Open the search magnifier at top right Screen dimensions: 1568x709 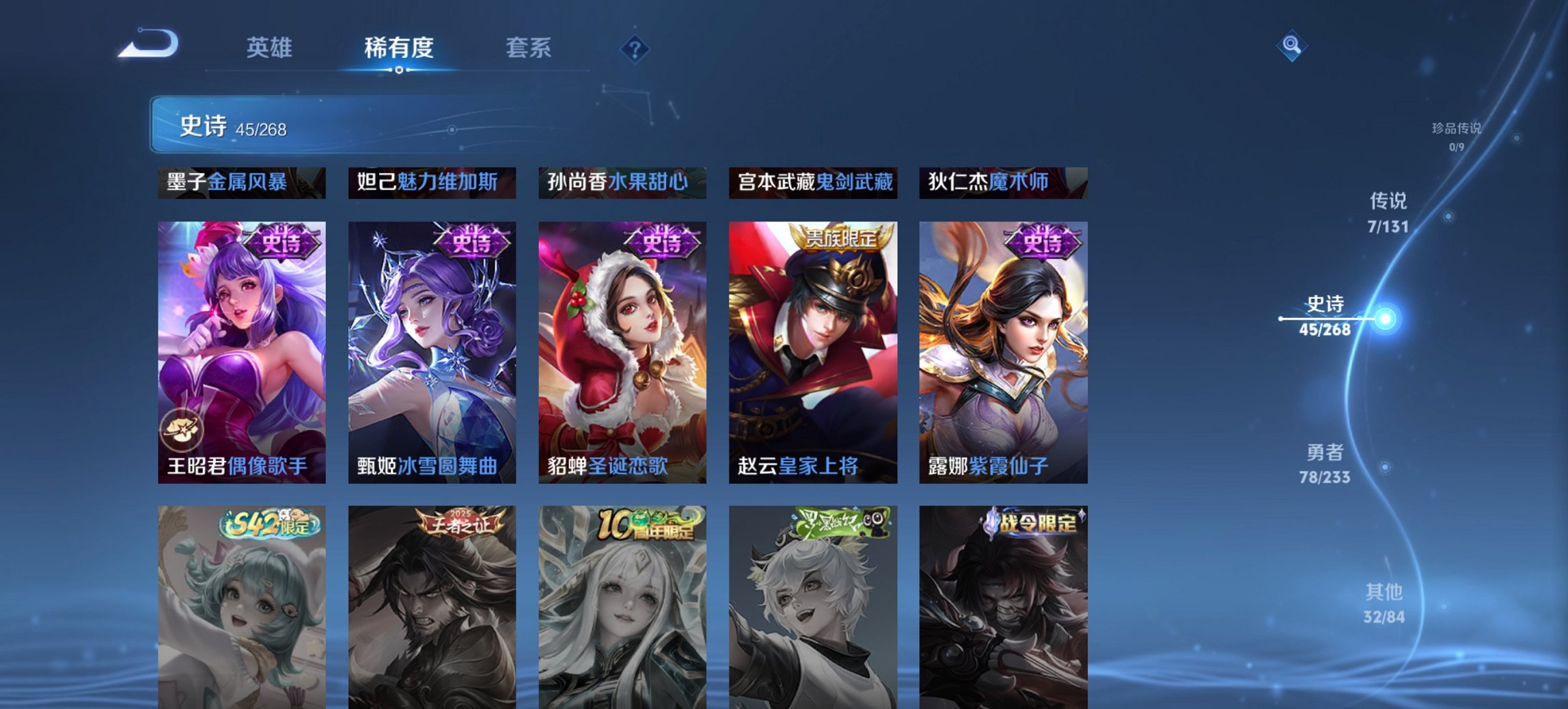[1290, 46]
